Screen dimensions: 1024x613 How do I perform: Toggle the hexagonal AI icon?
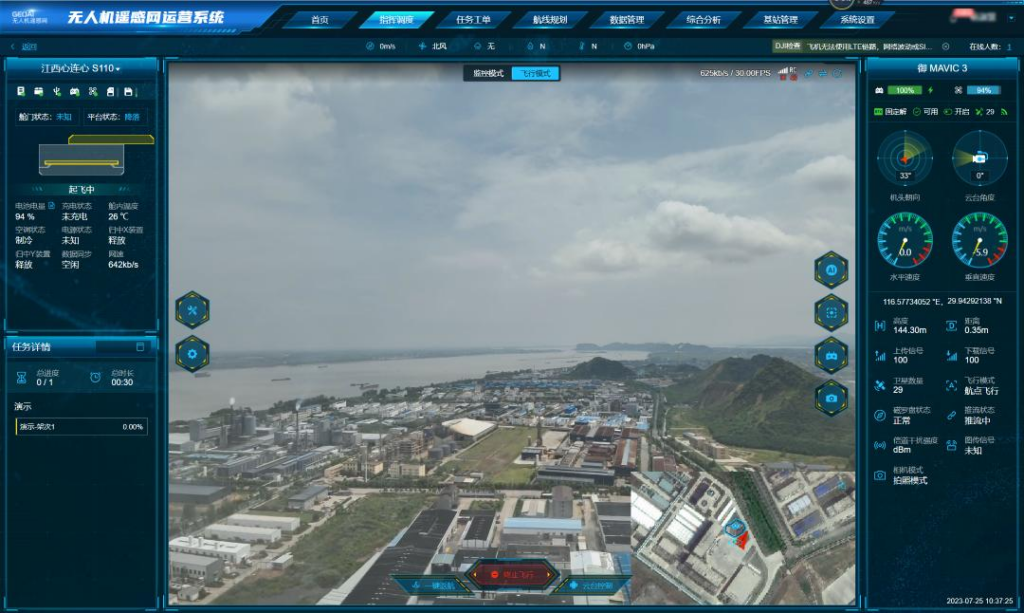pos(831,270)
